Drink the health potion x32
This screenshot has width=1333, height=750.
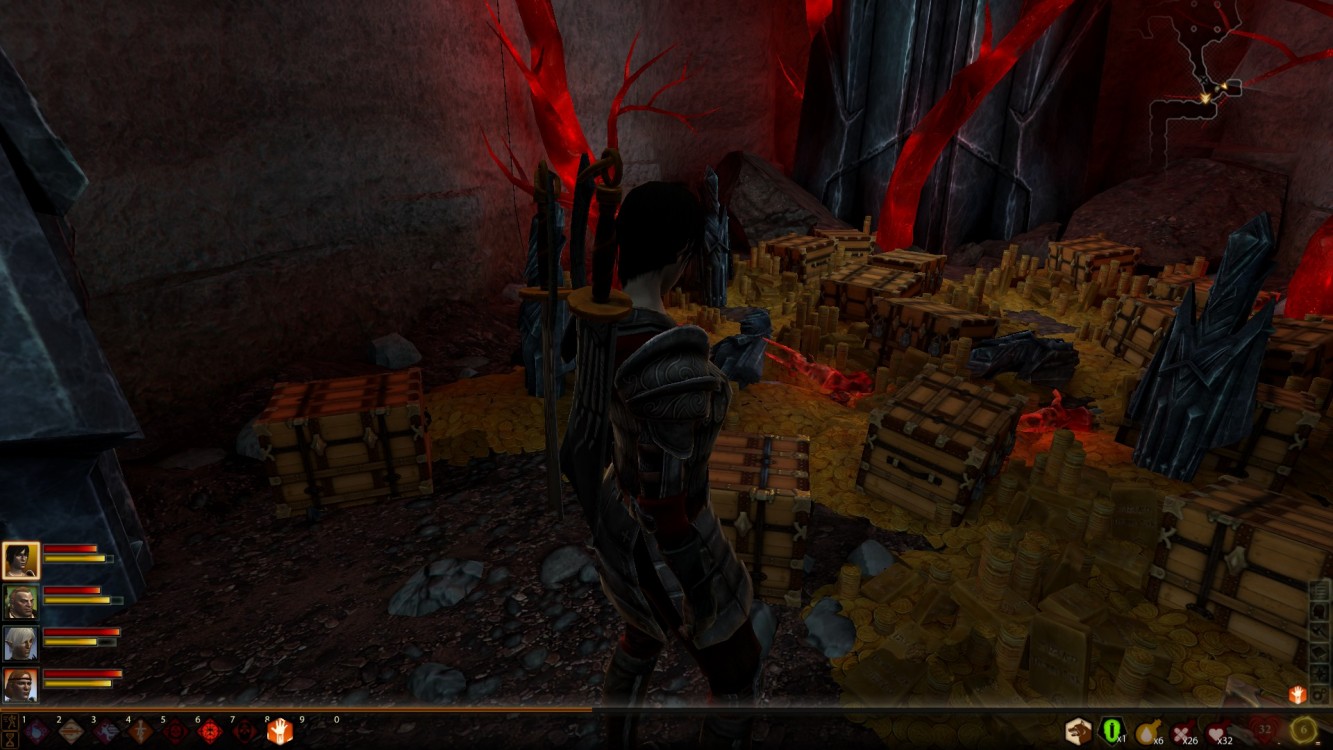(1217, 731)
